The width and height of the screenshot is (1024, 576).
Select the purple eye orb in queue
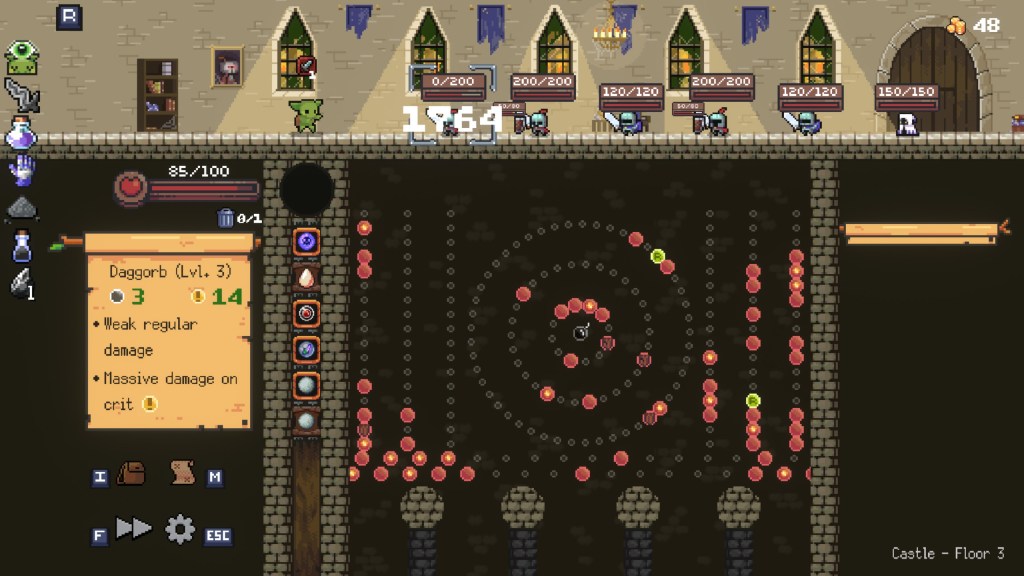306,241
